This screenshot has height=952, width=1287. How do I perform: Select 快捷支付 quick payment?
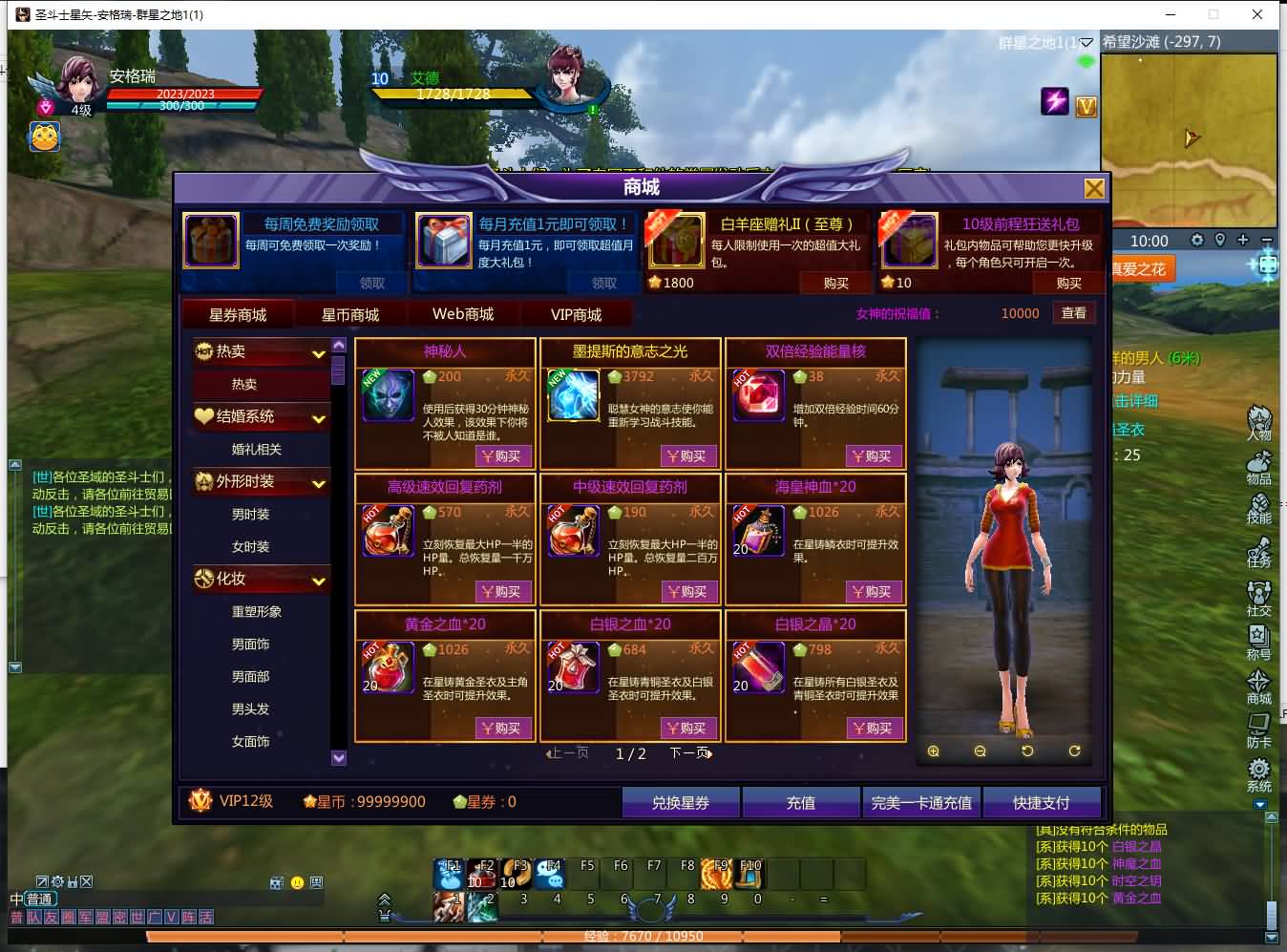coord(1041,802)
